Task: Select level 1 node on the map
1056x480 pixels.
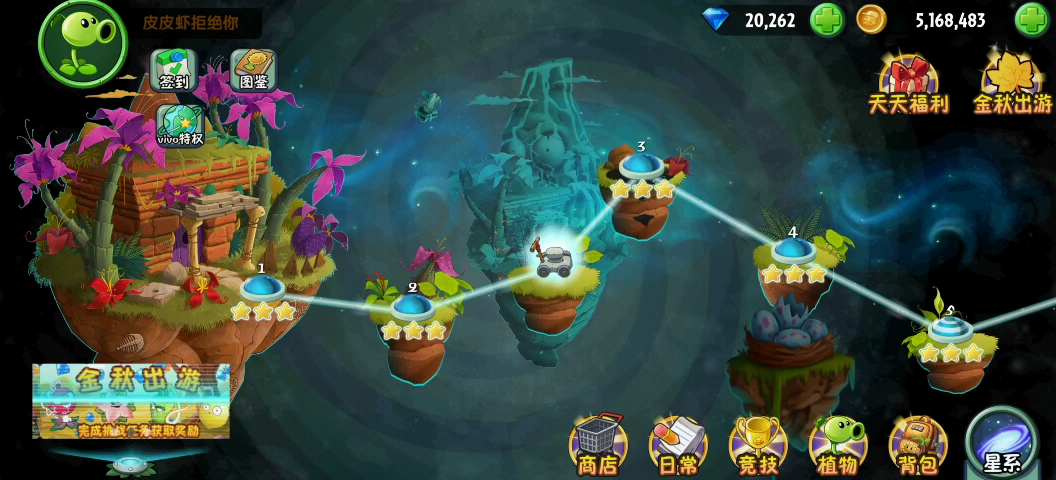Action: pyautogui.click(x=262, y=289)
